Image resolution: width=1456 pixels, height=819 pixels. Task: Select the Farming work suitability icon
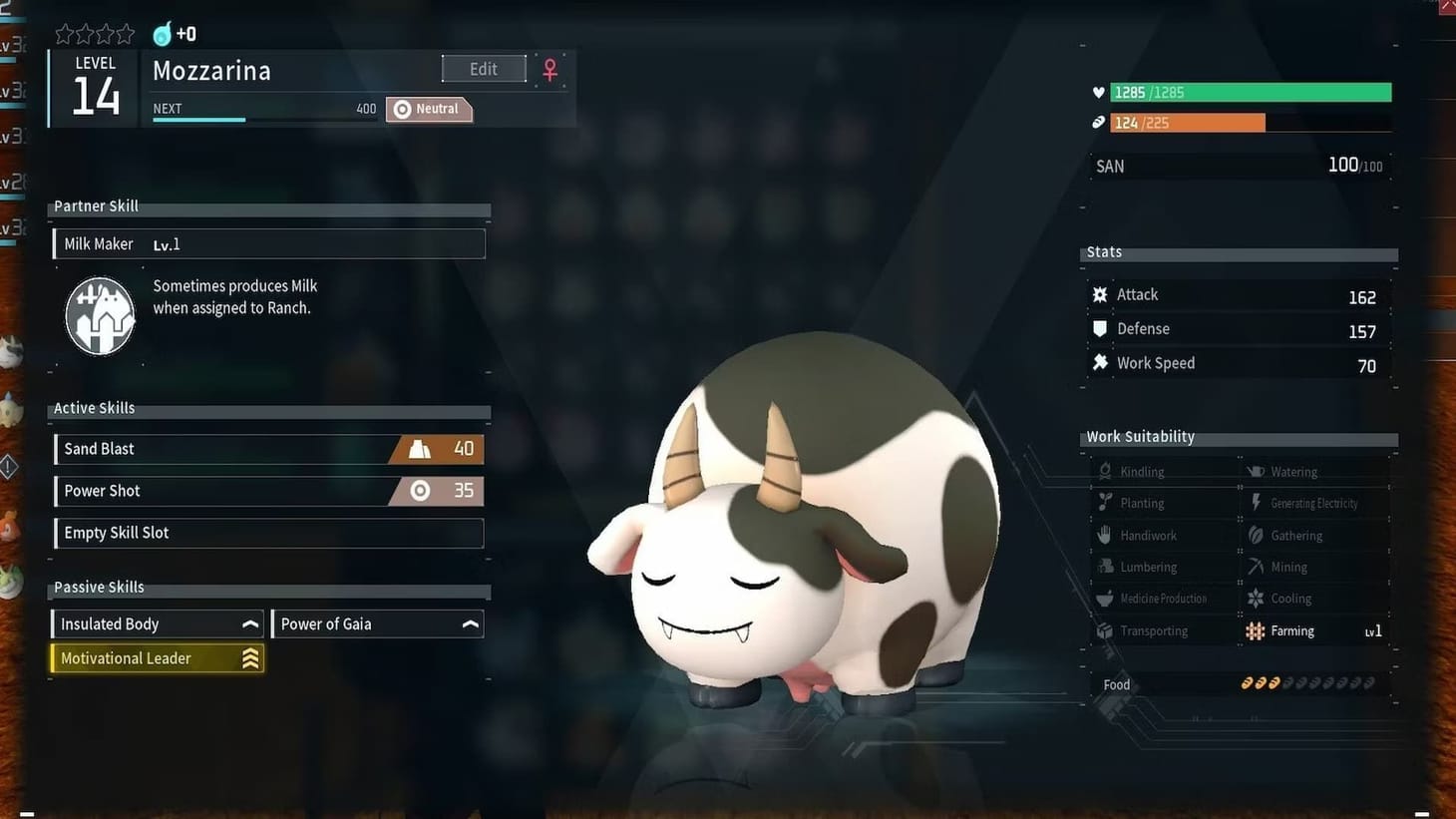(x=1255, y=630)
